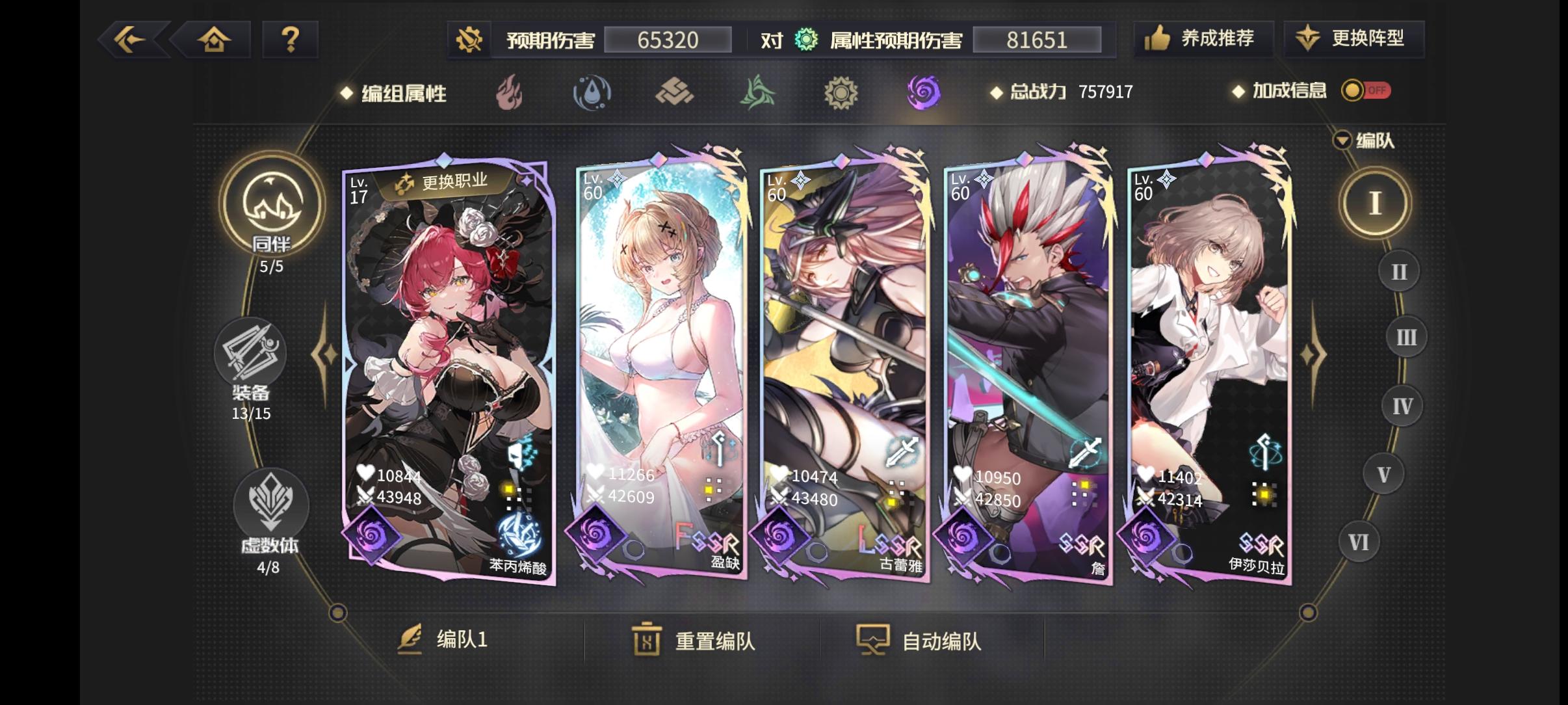Select the water element attribute icon
The image size is (1568, 705).
click(592, 93)
